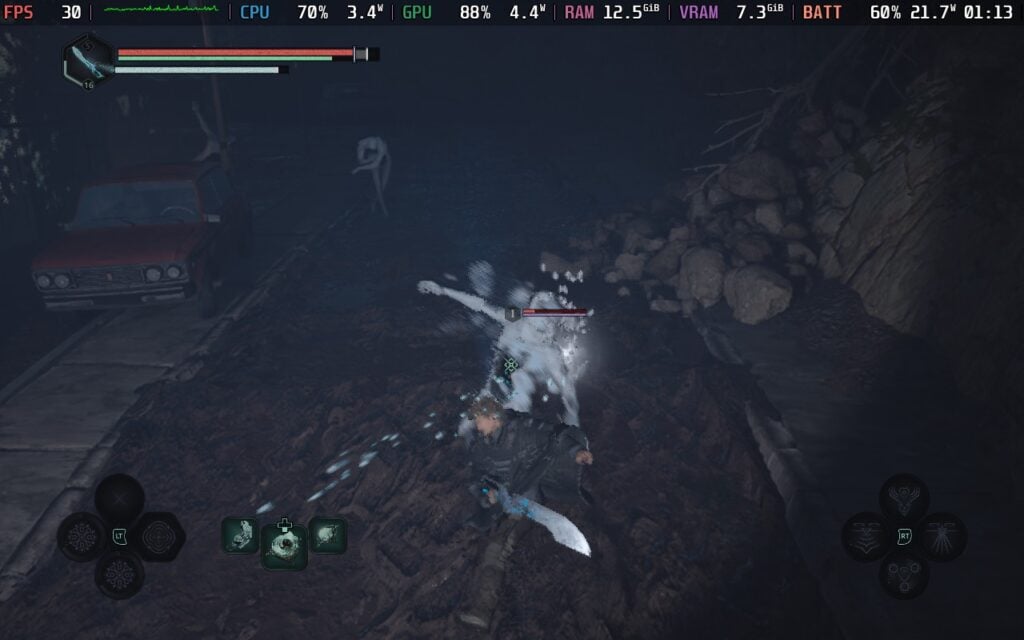Select the left consumable item slot
The height and width of the screenshot is (640, 1024).
(240, 536)
